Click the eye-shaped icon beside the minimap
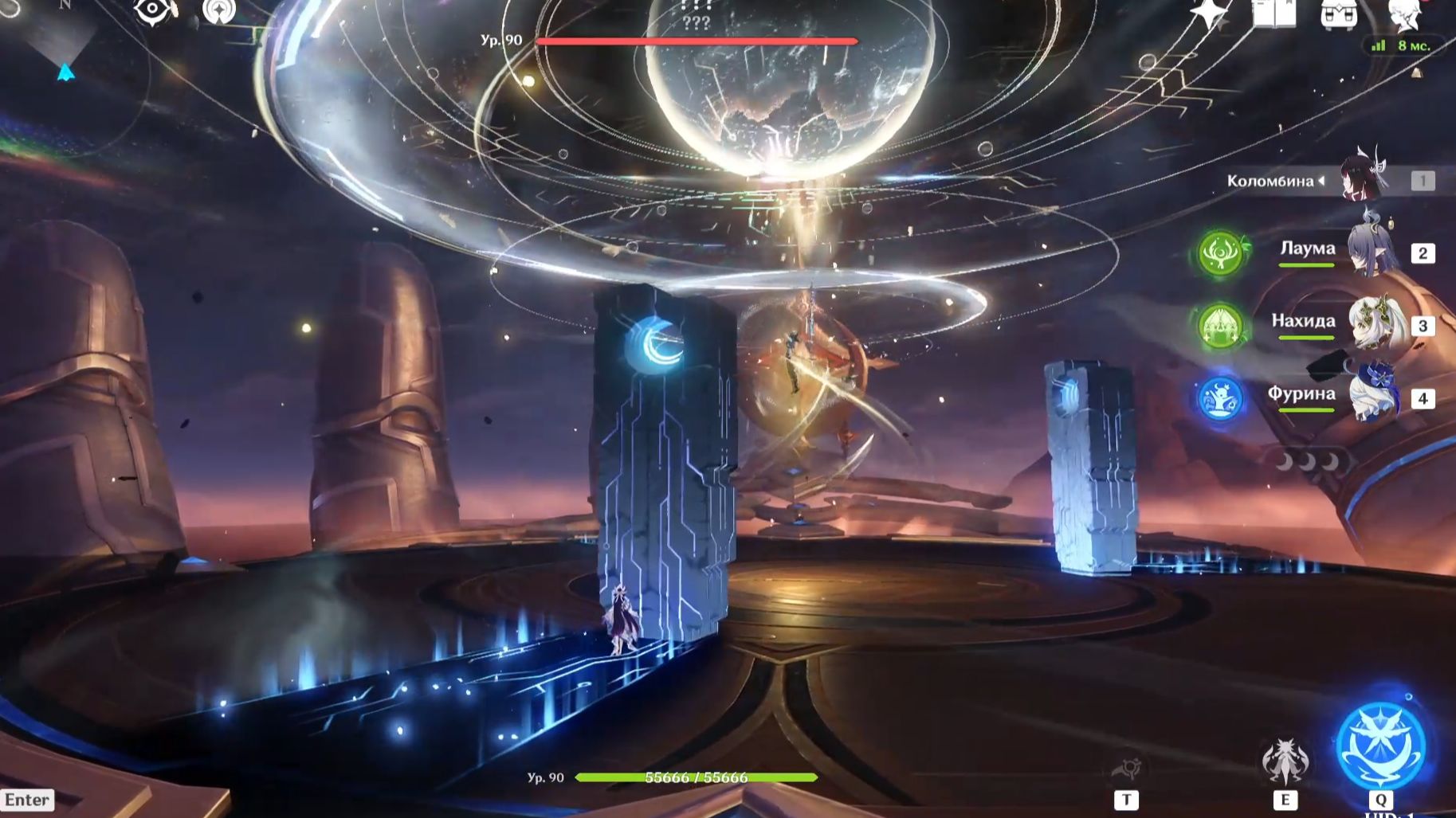Image resolution: width=1456 pixels, height=818 pixels. [x=152, y=11]
